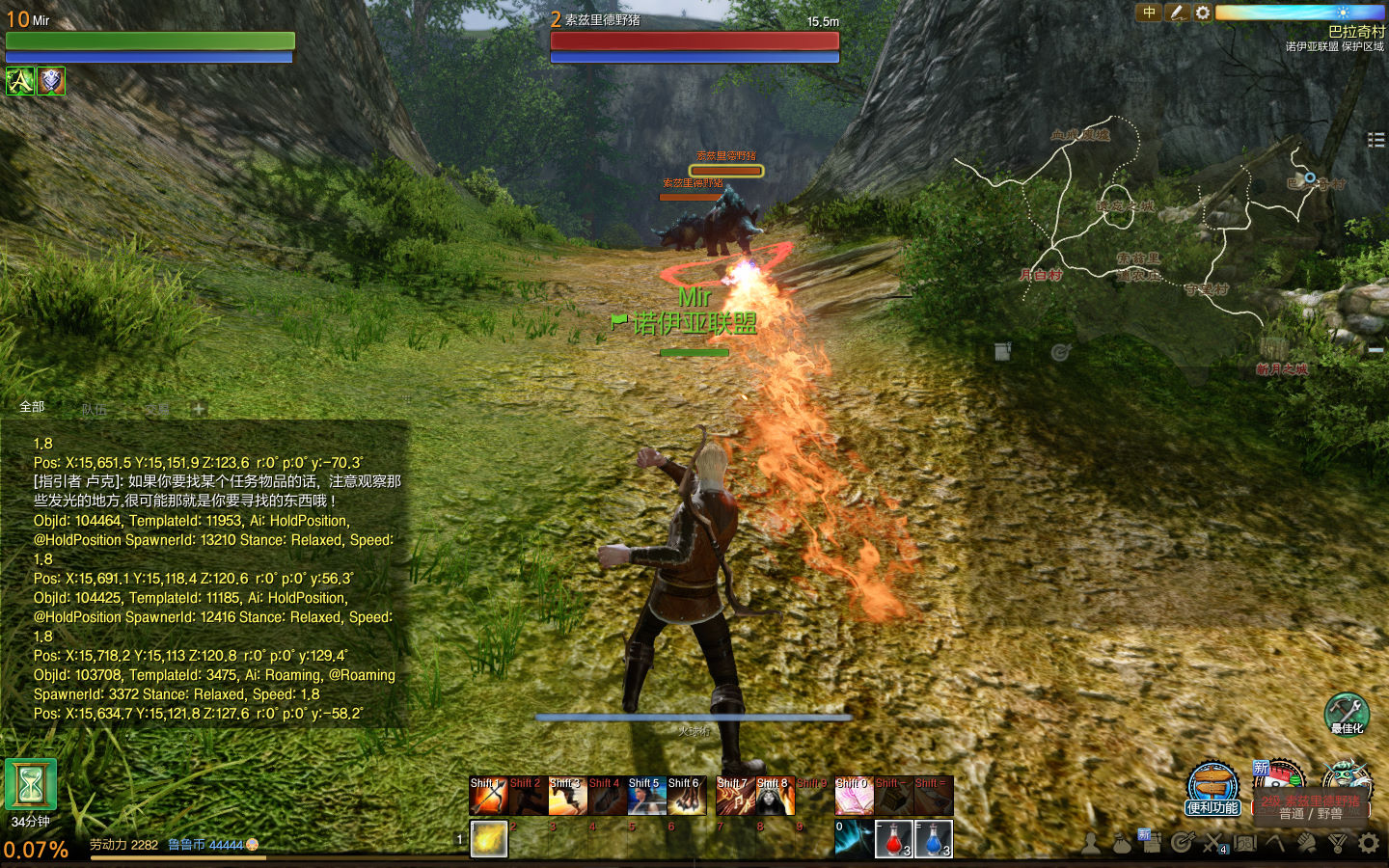Image resolution: width=1389 pixels, height=868 pixels.
Task: Activate the Shift 7 music notes skill
Action: (736, 797)
